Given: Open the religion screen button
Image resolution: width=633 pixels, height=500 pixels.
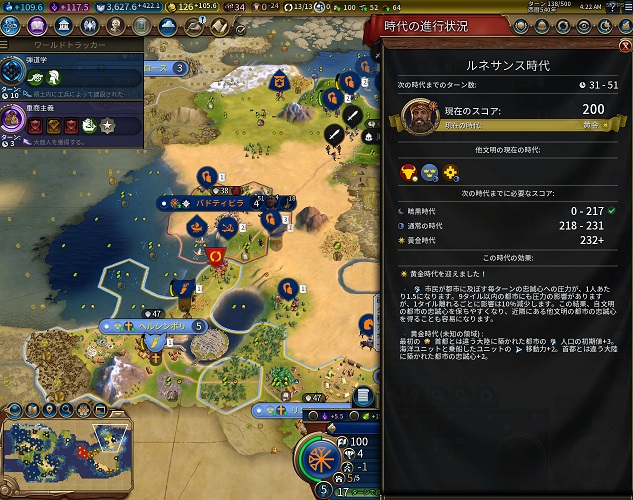Looking at the screenshot, I should click(89, 26).
